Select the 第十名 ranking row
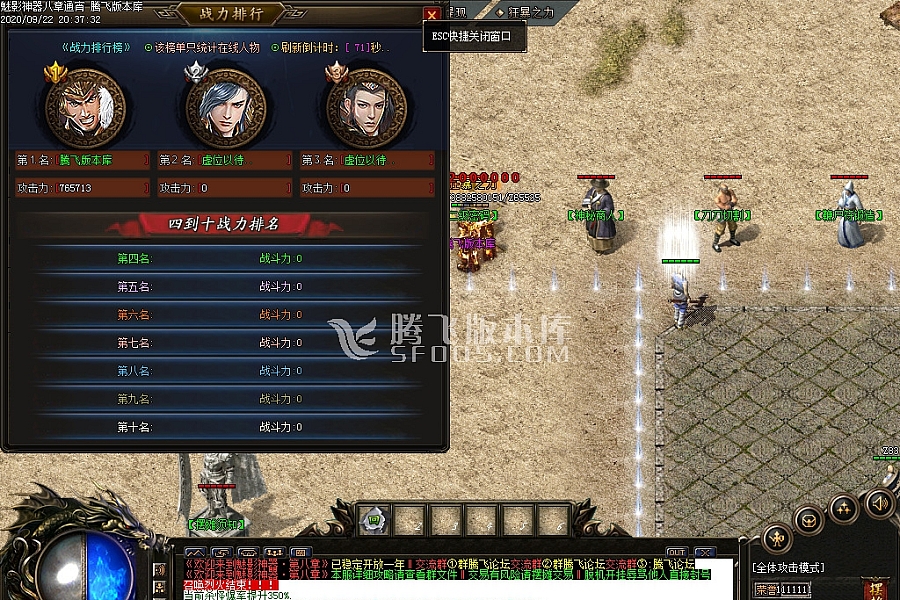The height and width of the screenshot is (600, 900). (225, 427)
